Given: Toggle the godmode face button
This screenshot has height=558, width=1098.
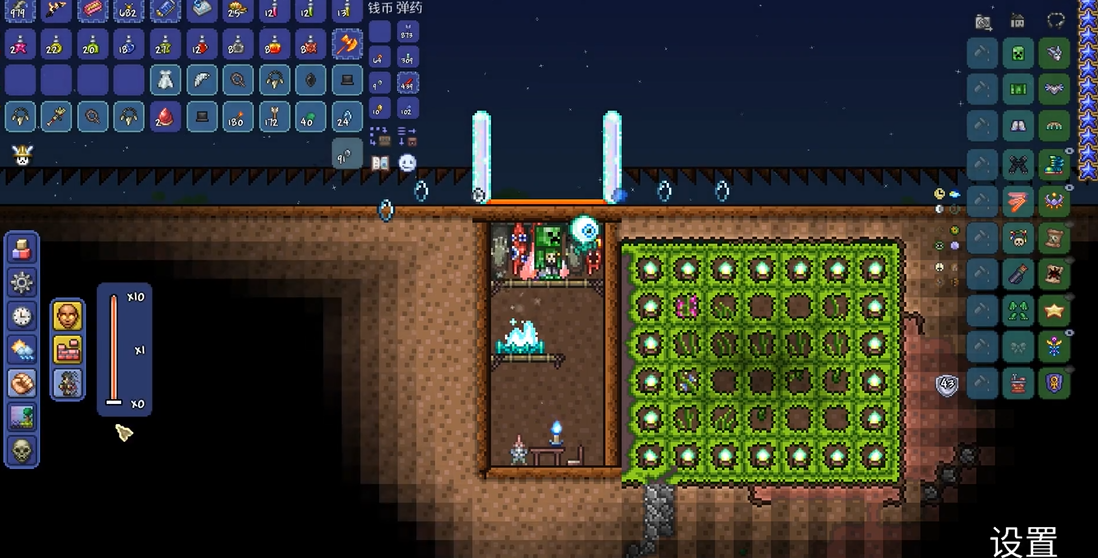Looking at the screenshot, I should click(x=68, y=316).
